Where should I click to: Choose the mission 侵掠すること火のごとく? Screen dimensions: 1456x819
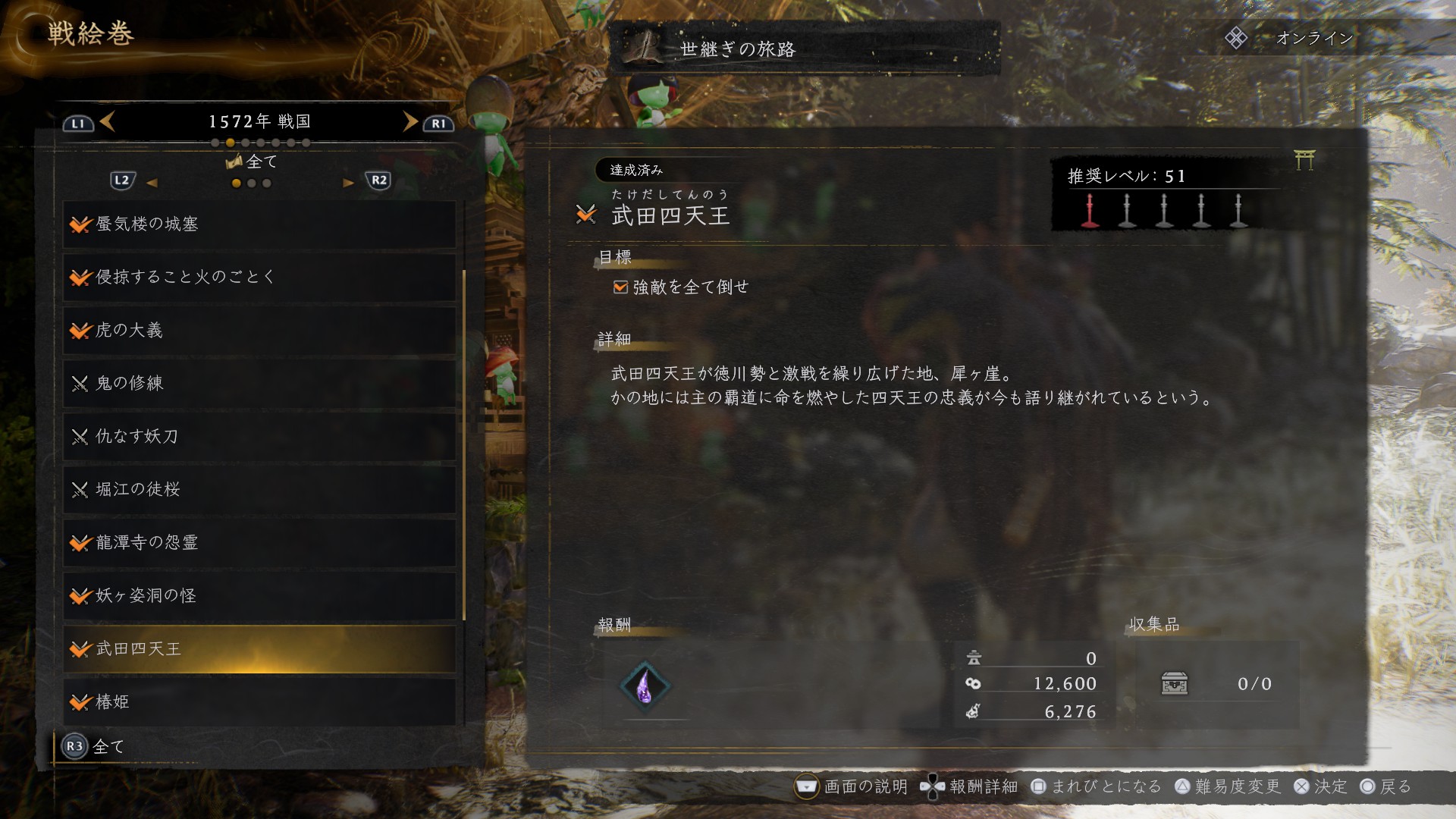coord(259,278)
